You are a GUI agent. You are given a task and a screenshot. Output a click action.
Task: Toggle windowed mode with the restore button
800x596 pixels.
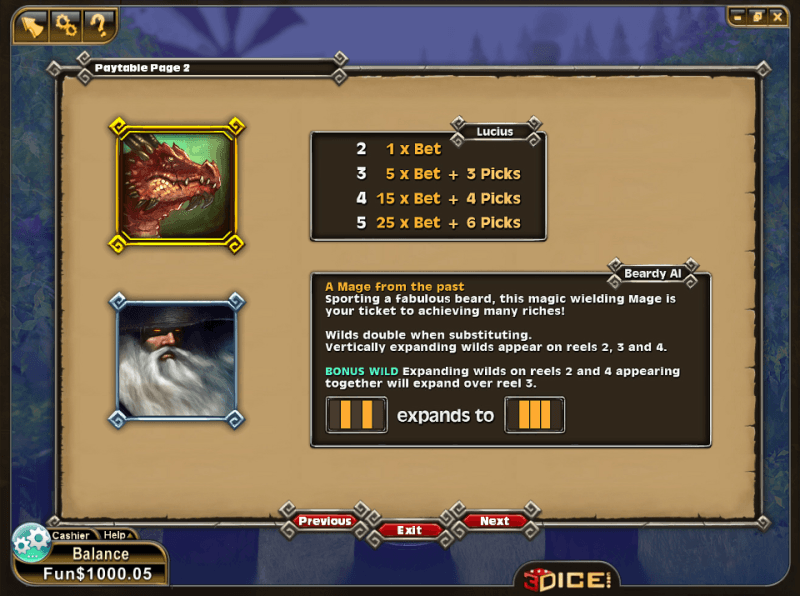tap(756, 16)
